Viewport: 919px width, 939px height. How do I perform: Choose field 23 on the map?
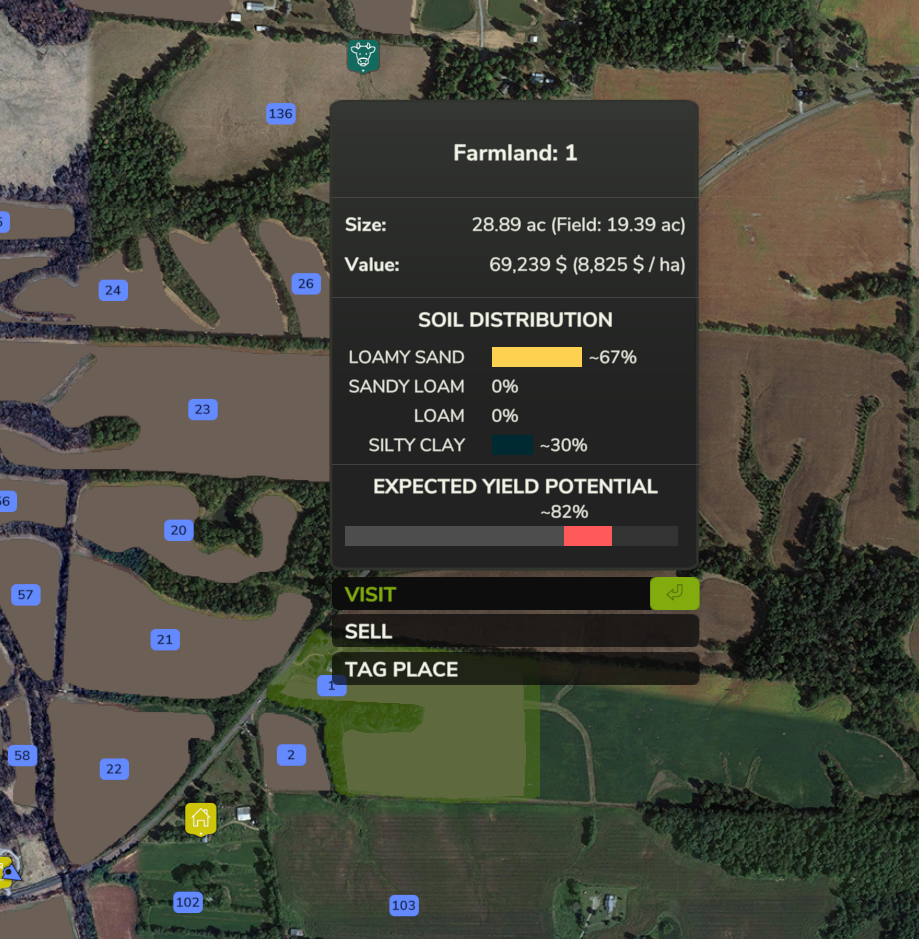(203, 409)
